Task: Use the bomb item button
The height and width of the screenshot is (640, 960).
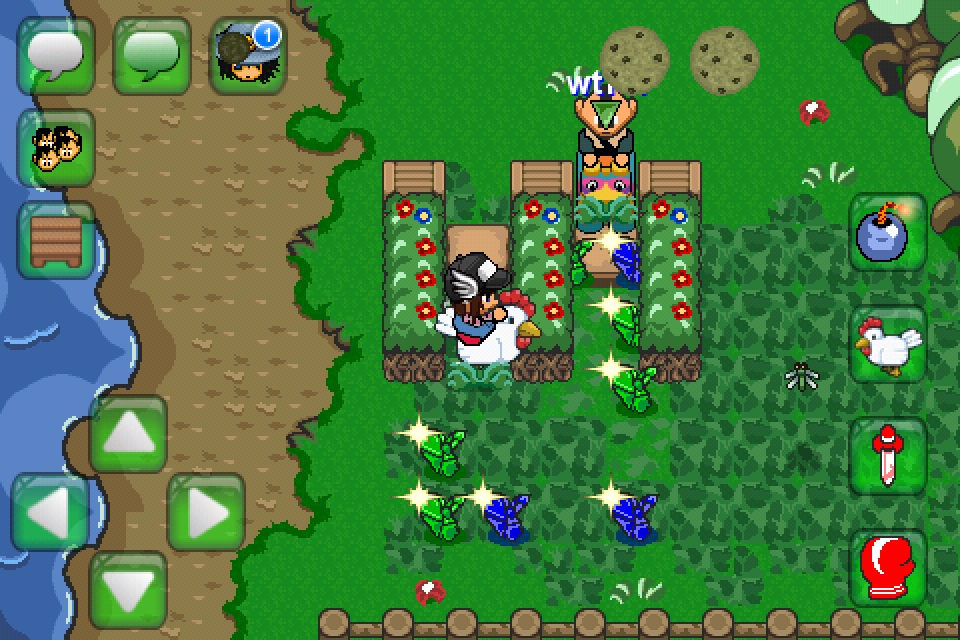Action: 888,233
